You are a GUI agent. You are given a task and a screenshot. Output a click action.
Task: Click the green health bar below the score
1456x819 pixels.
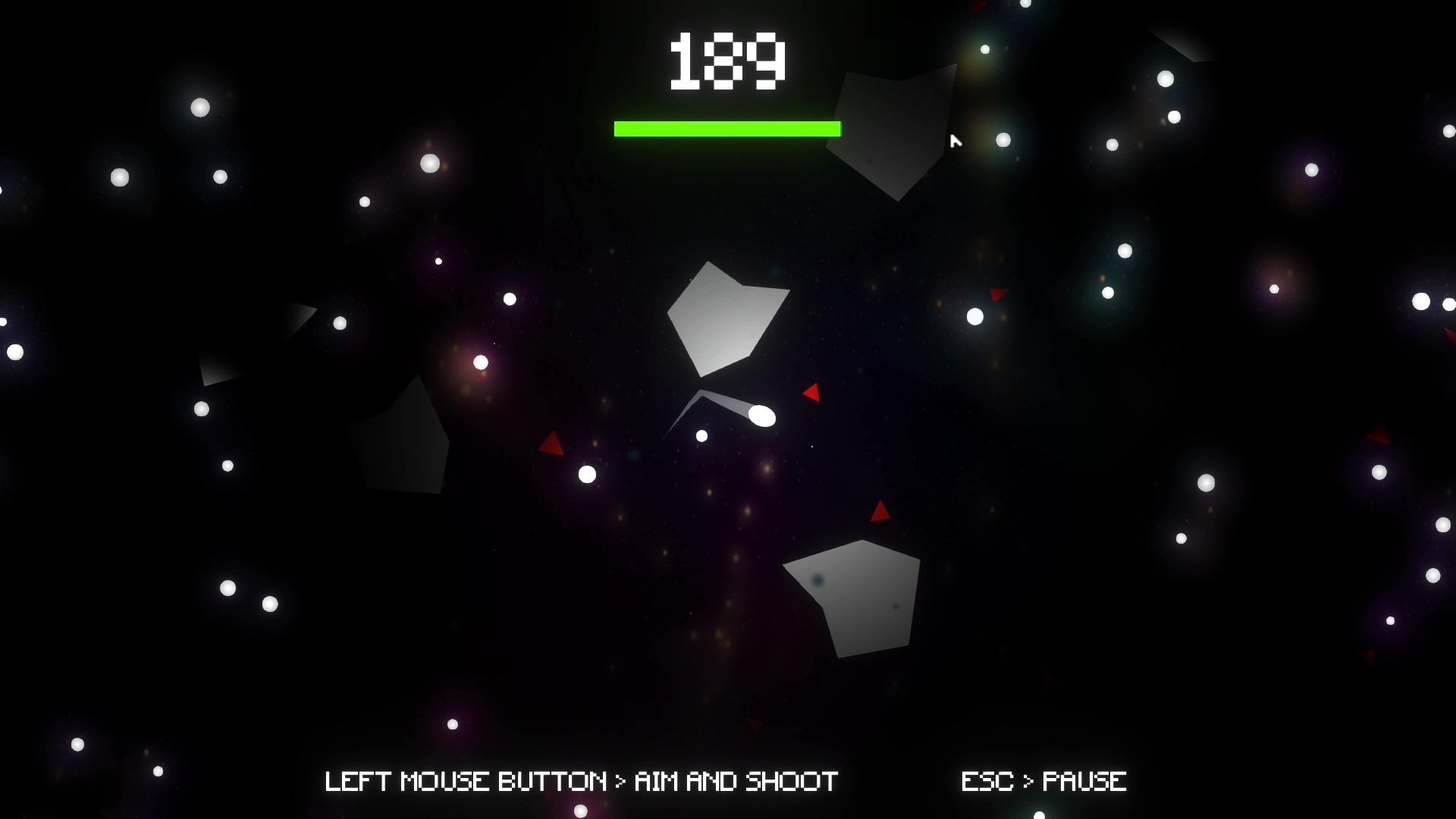[x=726, y=129]
